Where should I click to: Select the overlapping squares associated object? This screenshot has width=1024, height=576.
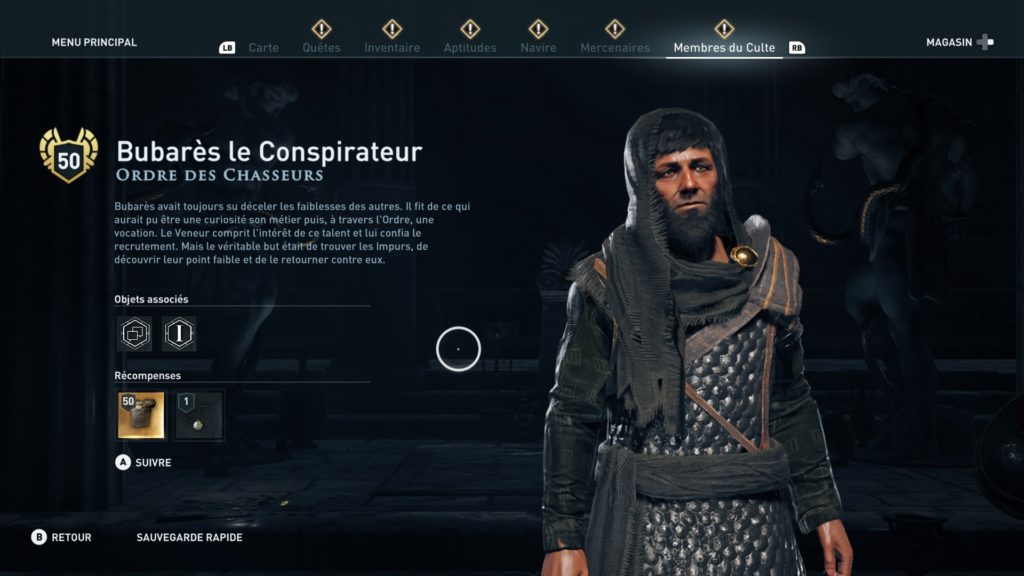(x=134, y=334)
